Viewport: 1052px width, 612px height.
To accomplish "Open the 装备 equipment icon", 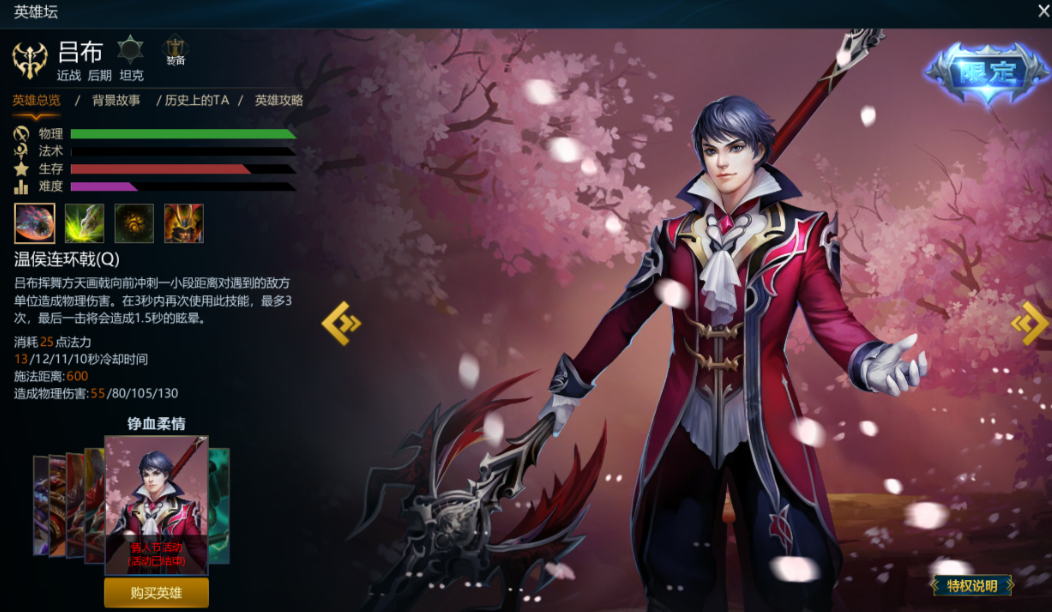I will pyautogui.click(x=175, y=51).
